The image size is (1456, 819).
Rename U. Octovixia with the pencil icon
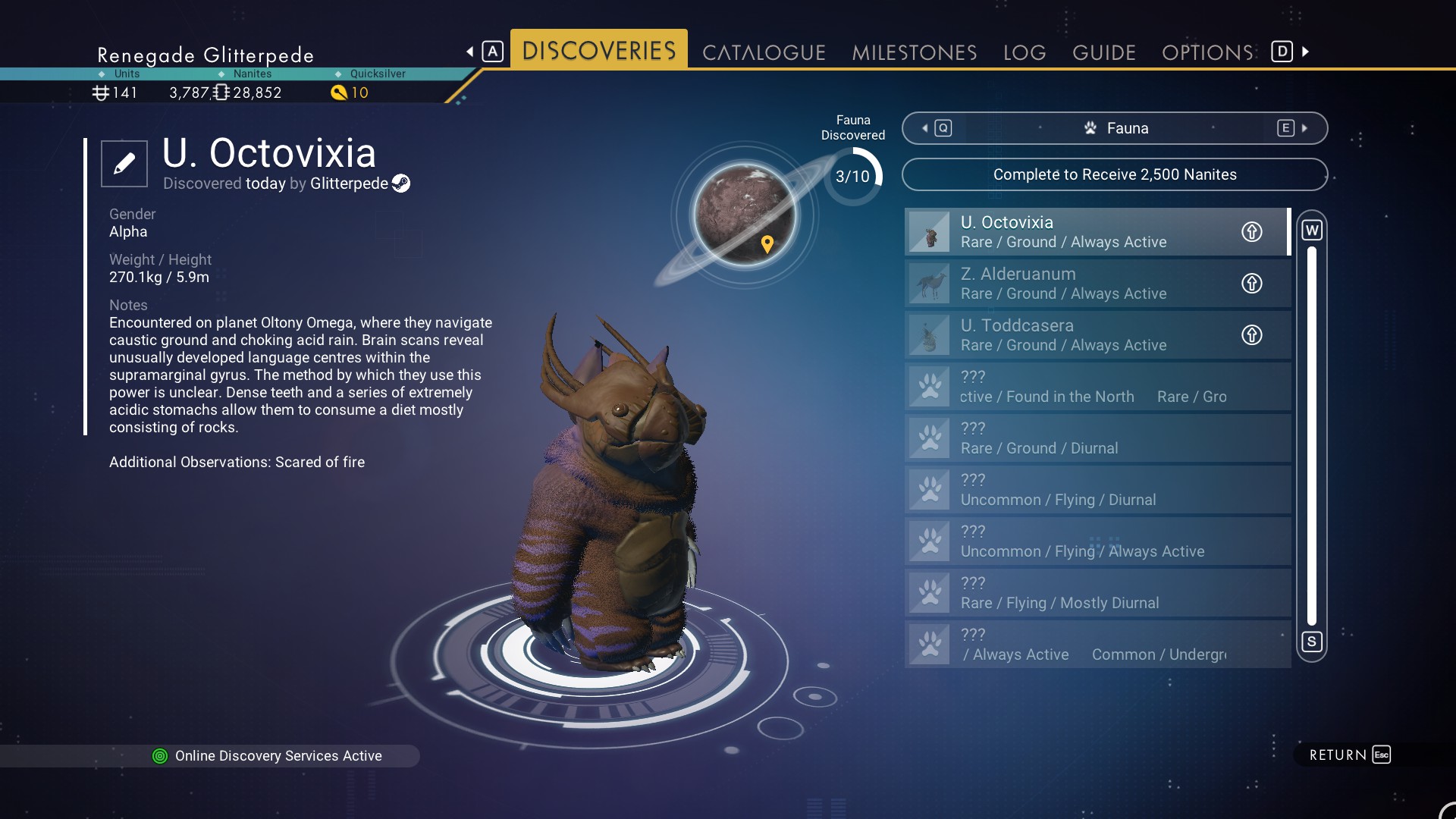pyautogui.click(x=124, y=163)
